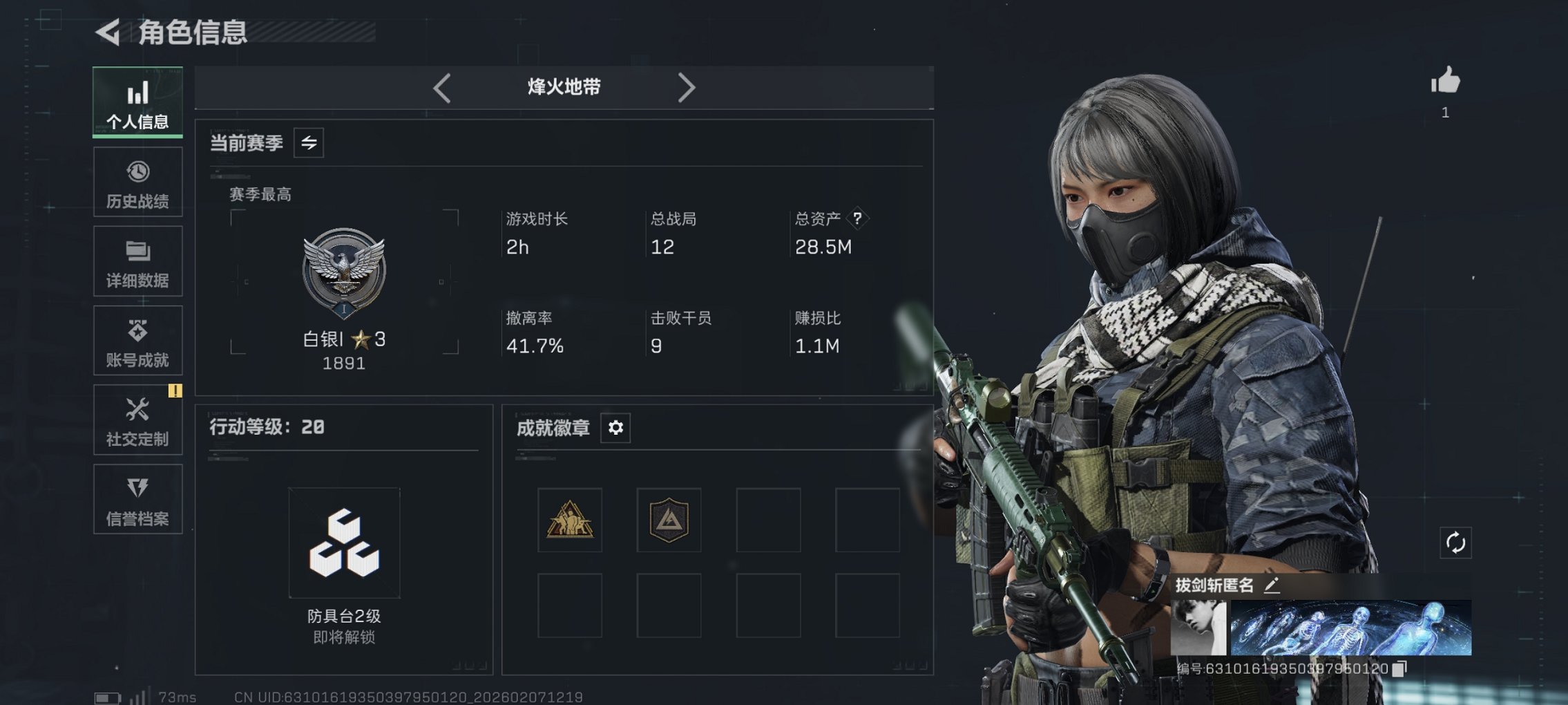Open the 个人信息 sidebar icon
The height and width of the screenshot is (705, 1568).
click(x=137, y=102)
